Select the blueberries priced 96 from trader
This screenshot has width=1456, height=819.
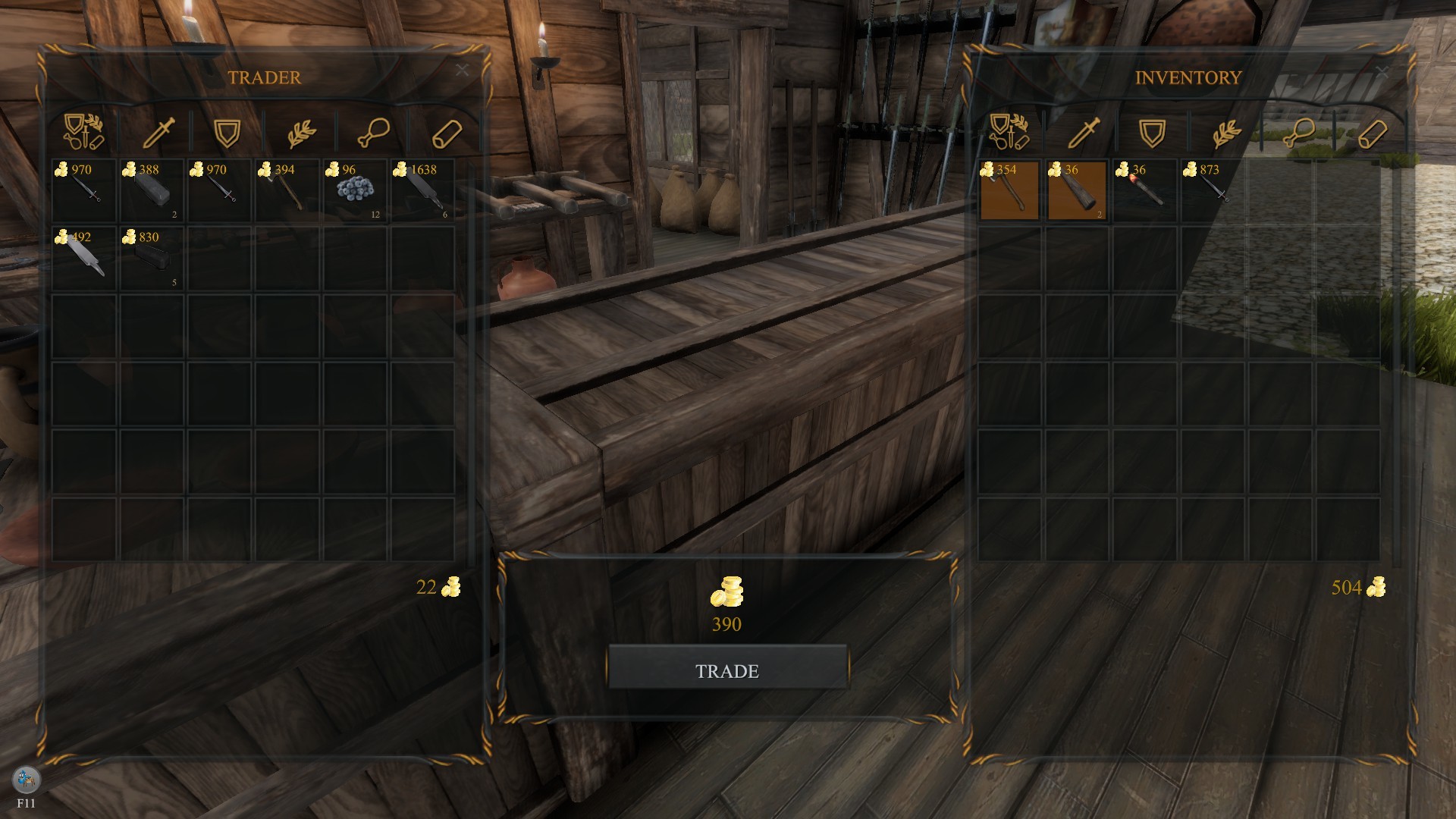point(353,190)
